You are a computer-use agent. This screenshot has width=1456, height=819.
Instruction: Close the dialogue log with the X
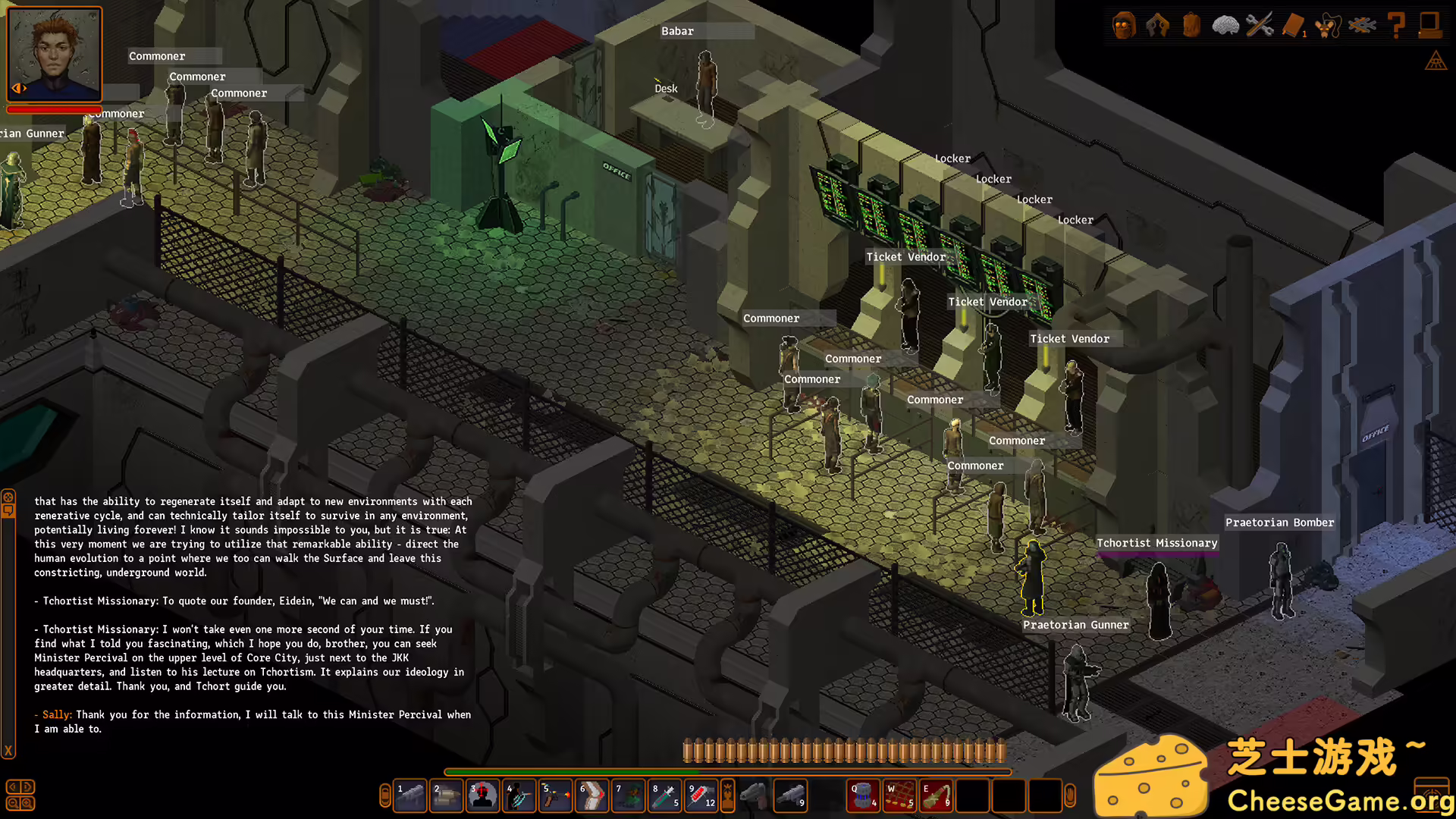(x=8, y=751)
